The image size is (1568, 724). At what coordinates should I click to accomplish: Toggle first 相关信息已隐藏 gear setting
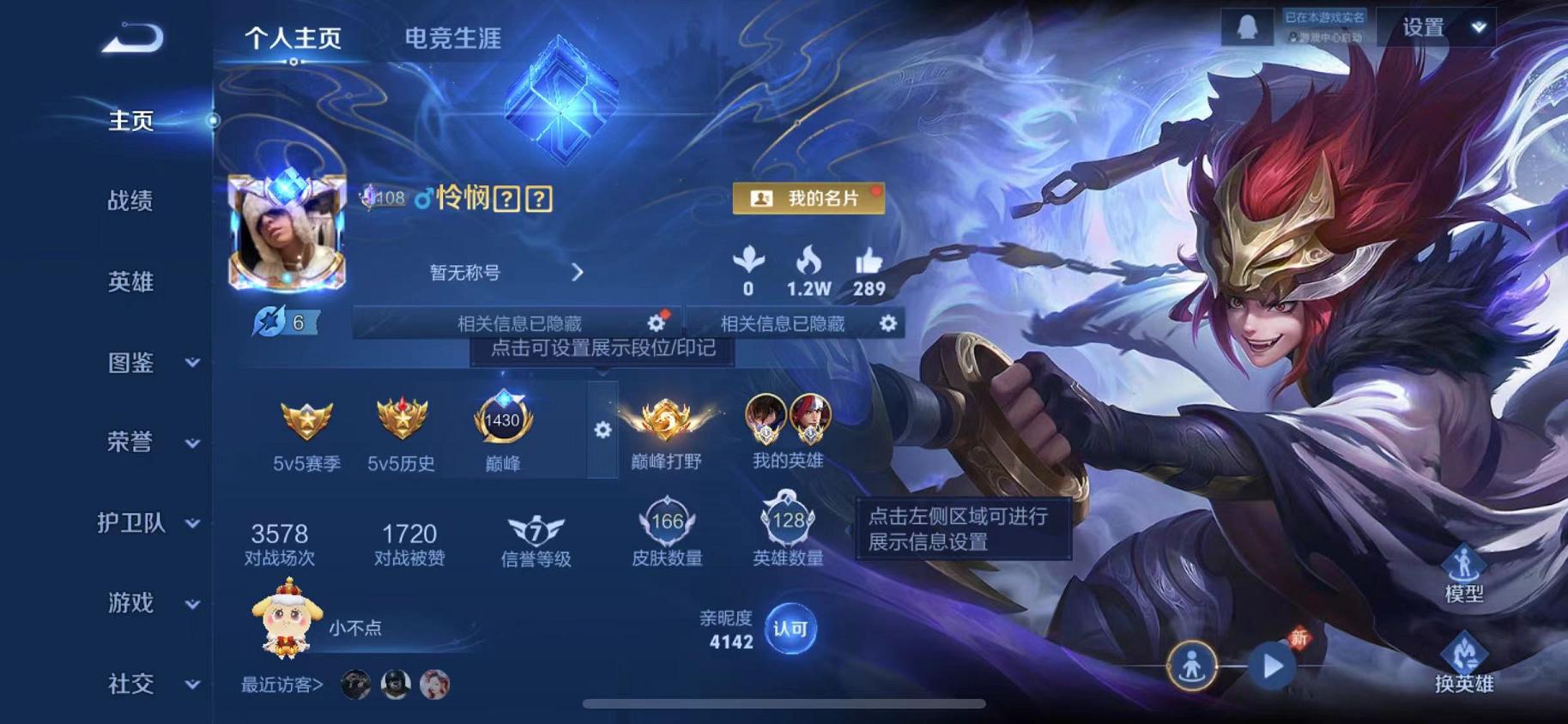pyautogui.click(x=656, y=323)
